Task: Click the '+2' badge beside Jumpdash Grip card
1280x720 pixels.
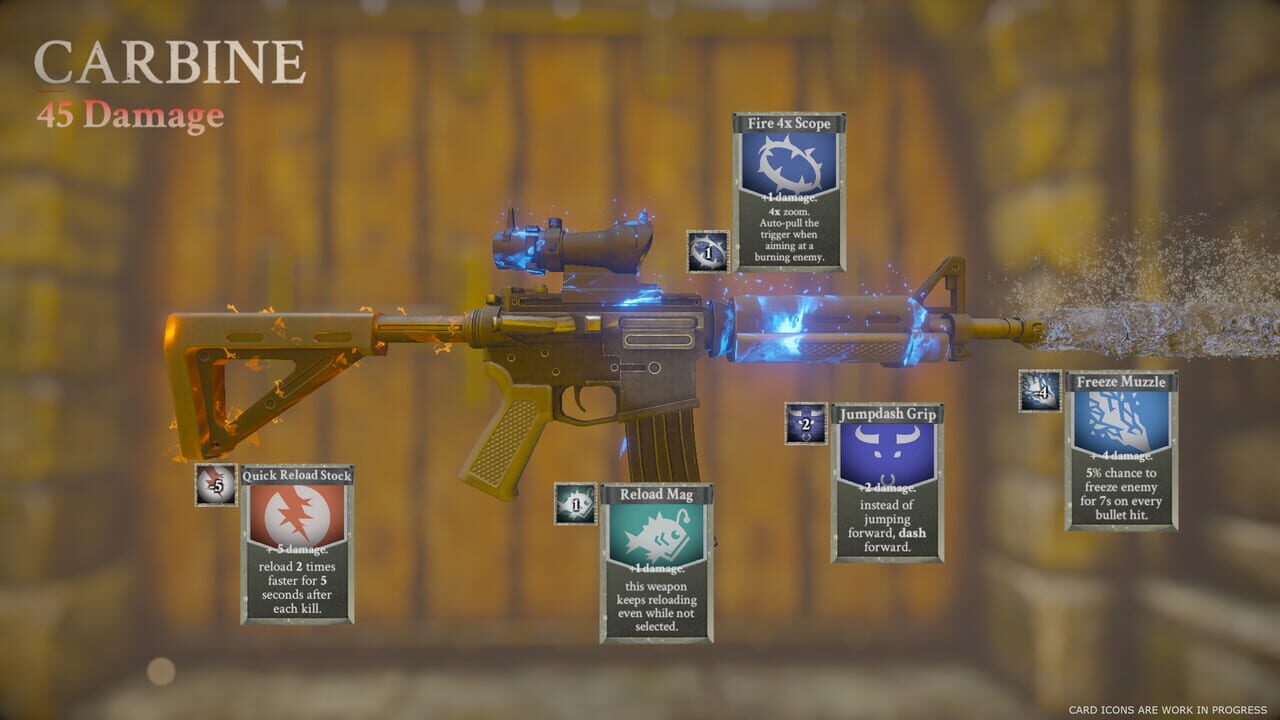Action: 805,424
